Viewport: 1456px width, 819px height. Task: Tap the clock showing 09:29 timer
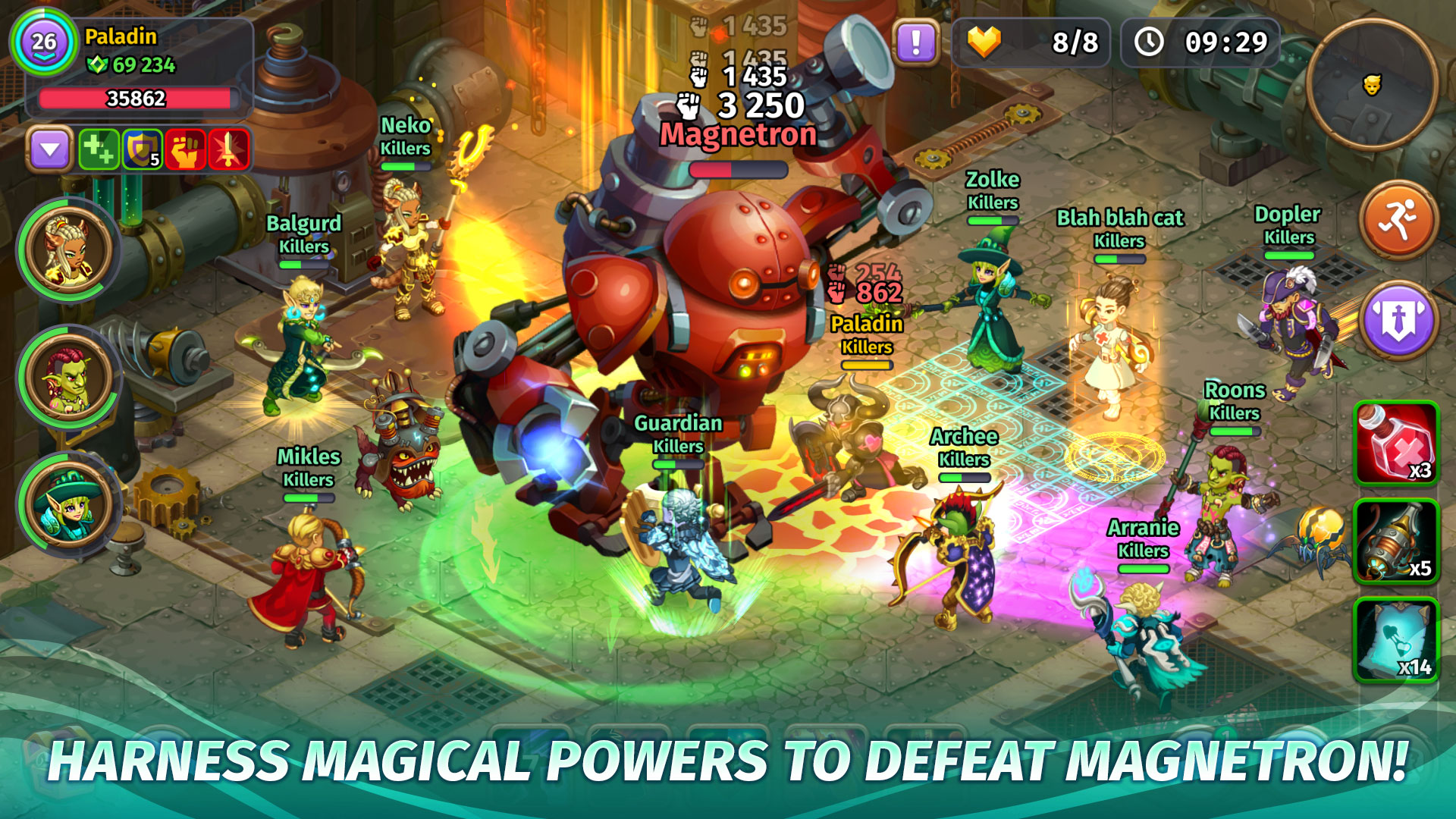[1200, 42]
